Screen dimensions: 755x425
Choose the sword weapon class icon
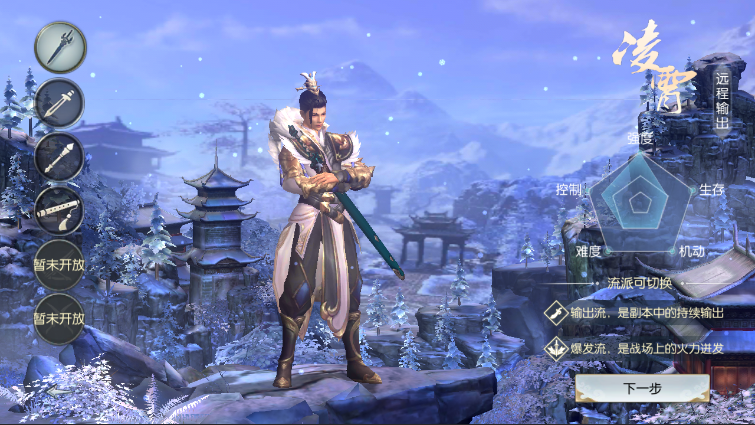pyautogui.click(x=60, y=102)
